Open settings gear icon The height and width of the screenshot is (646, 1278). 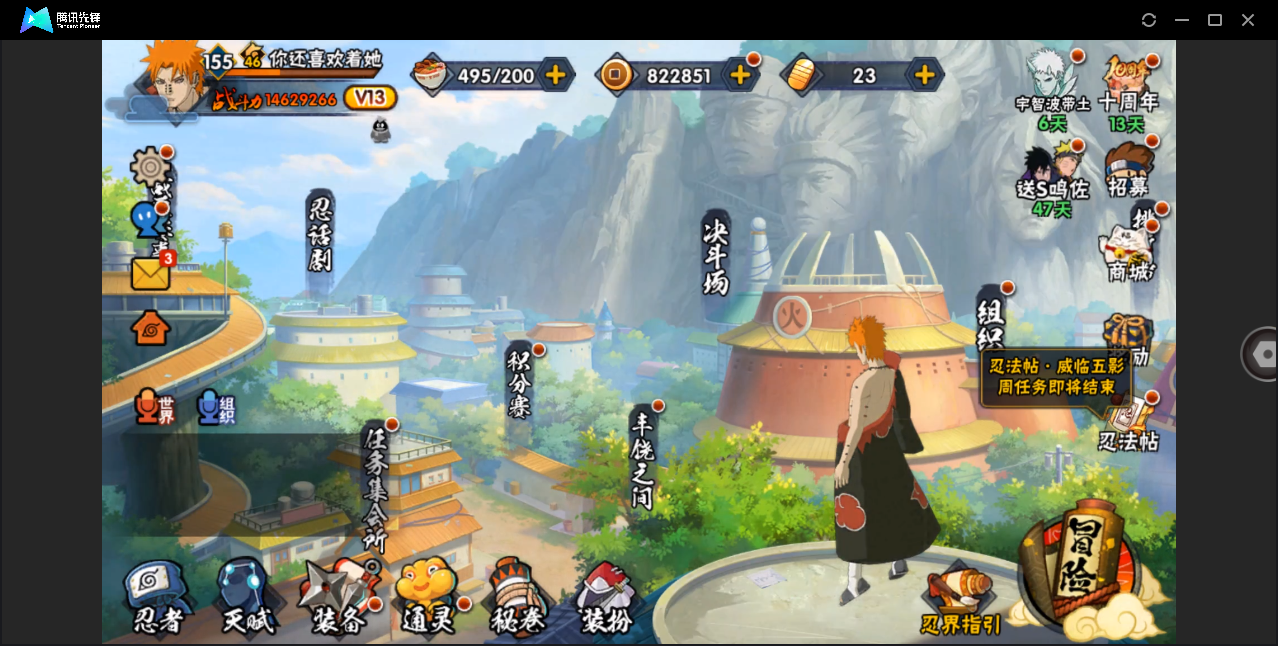151,166
